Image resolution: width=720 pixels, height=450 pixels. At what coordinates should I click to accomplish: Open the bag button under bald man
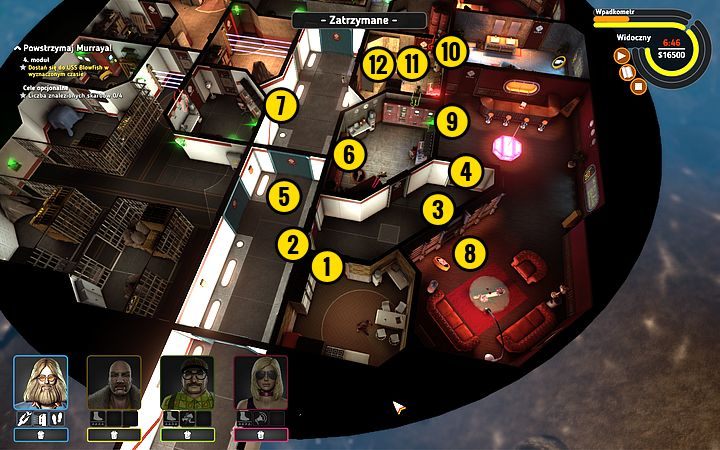click(113, 434)
